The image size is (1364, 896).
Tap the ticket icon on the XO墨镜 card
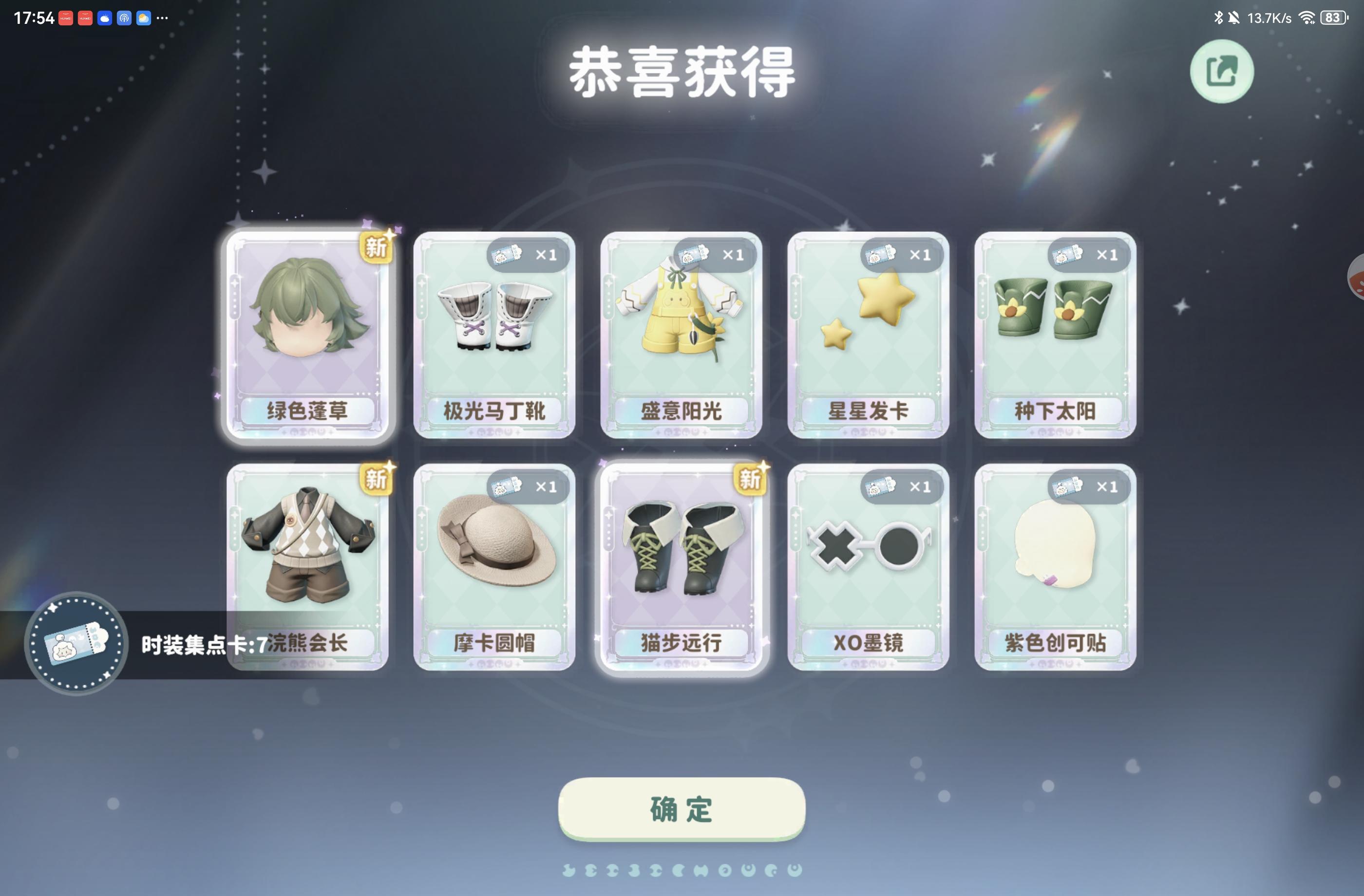(x=883, y=486)
